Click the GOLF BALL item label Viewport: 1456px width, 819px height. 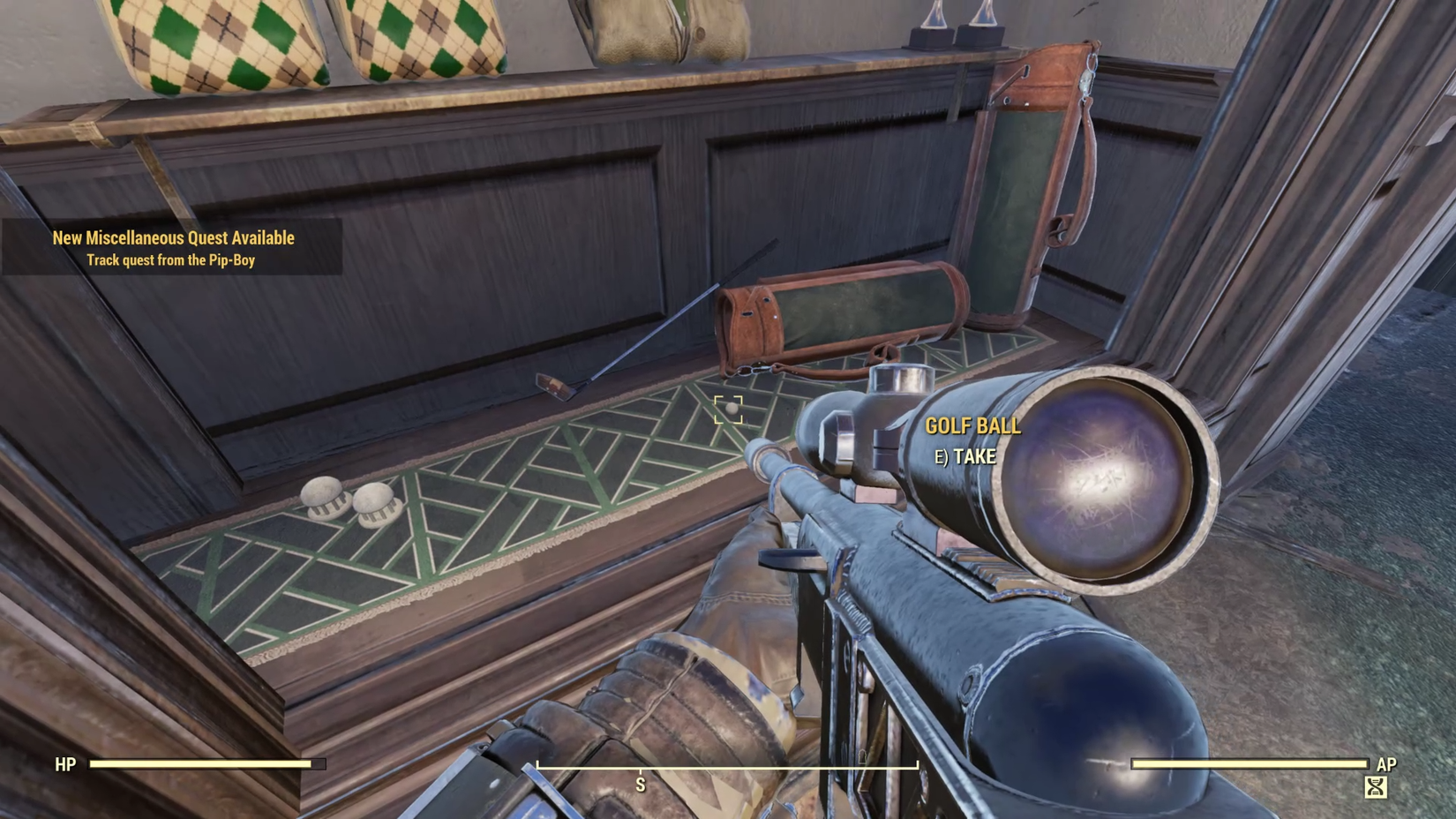coord(972,425)
